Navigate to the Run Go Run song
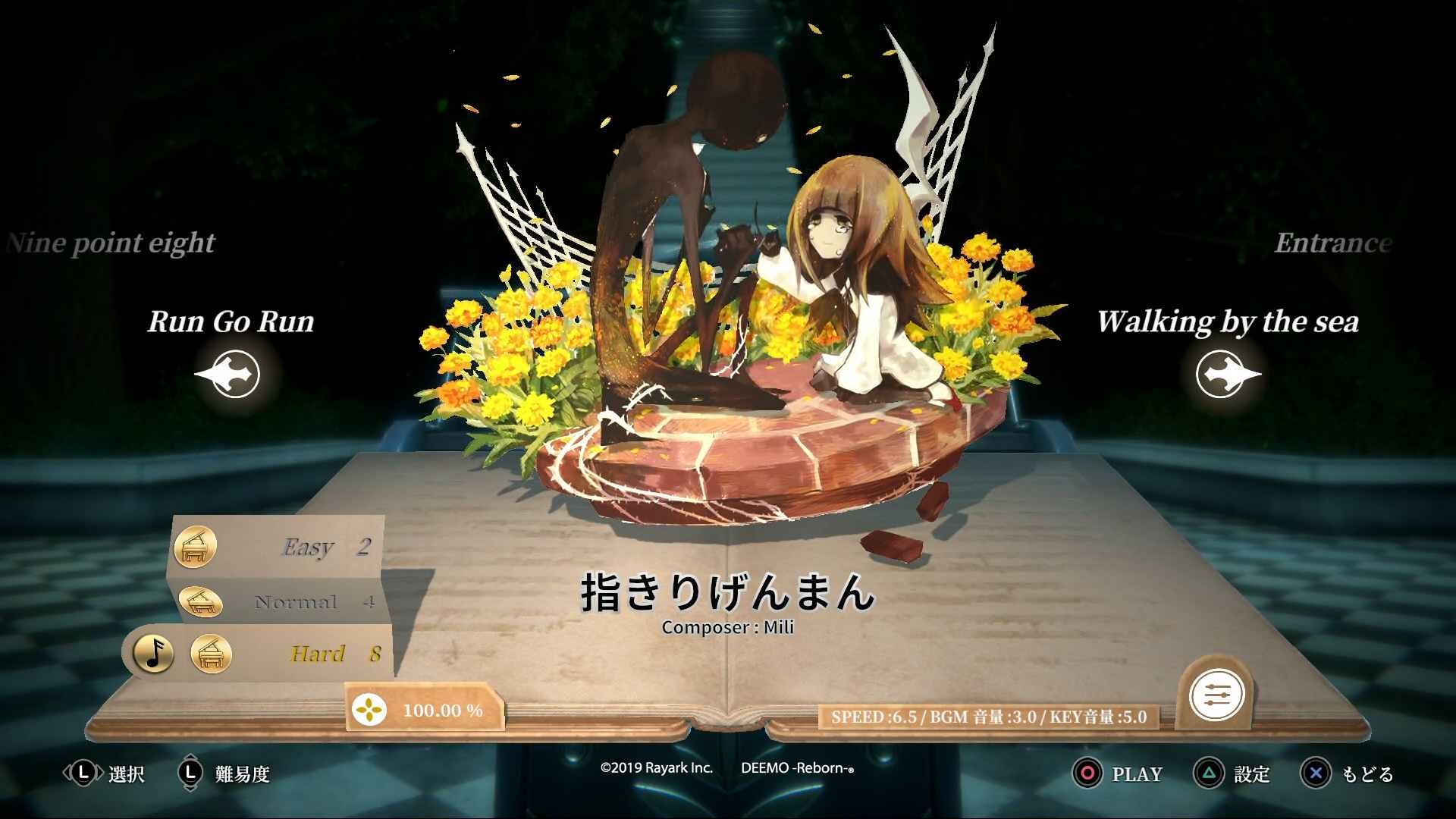1456x819 pixels. [231, 322]
